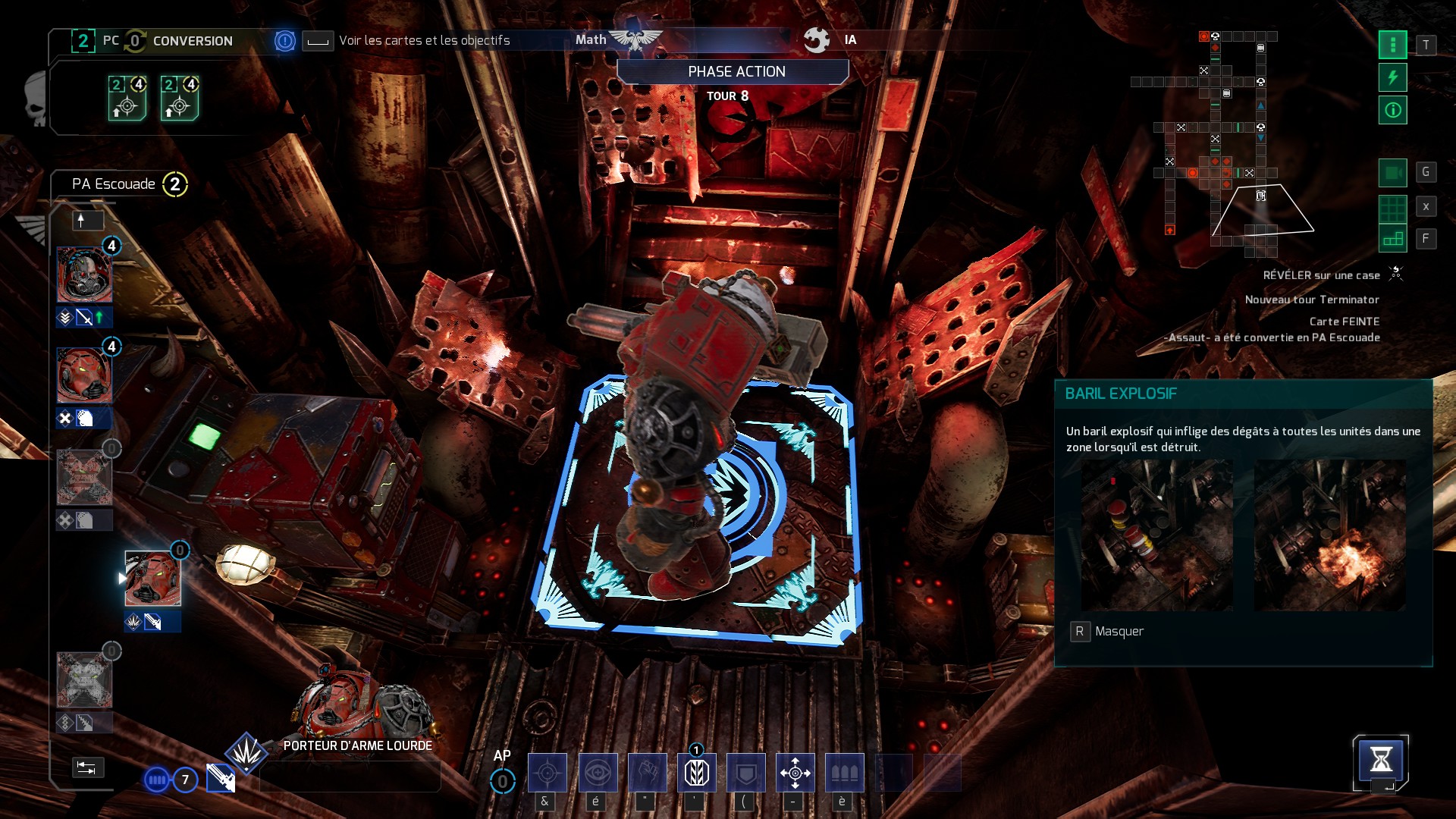The width and height of the screenshot is (1456, 819).
Task: Activate the eye overwatch action
Action: [598, 773]
